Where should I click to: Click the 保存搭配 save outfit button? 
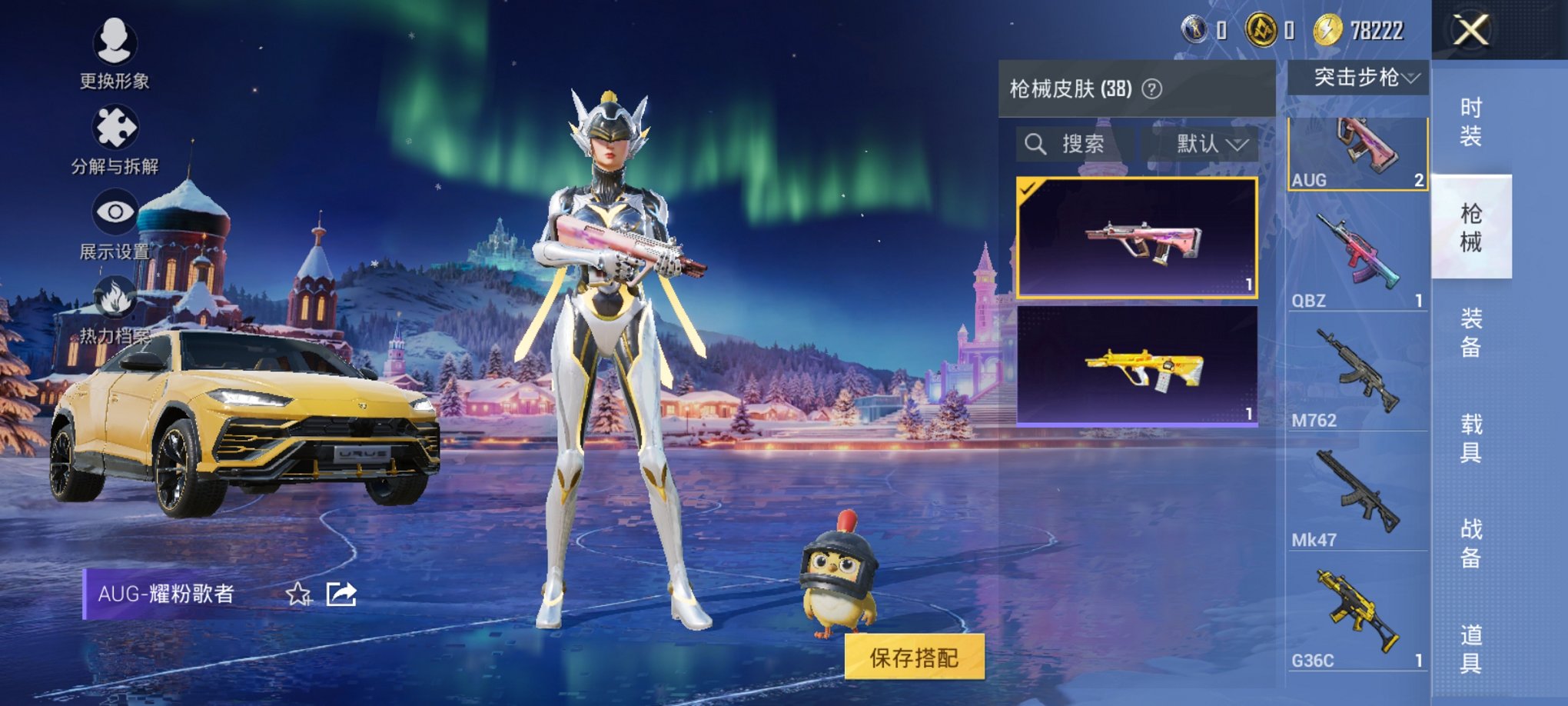(x=914, y=658)
